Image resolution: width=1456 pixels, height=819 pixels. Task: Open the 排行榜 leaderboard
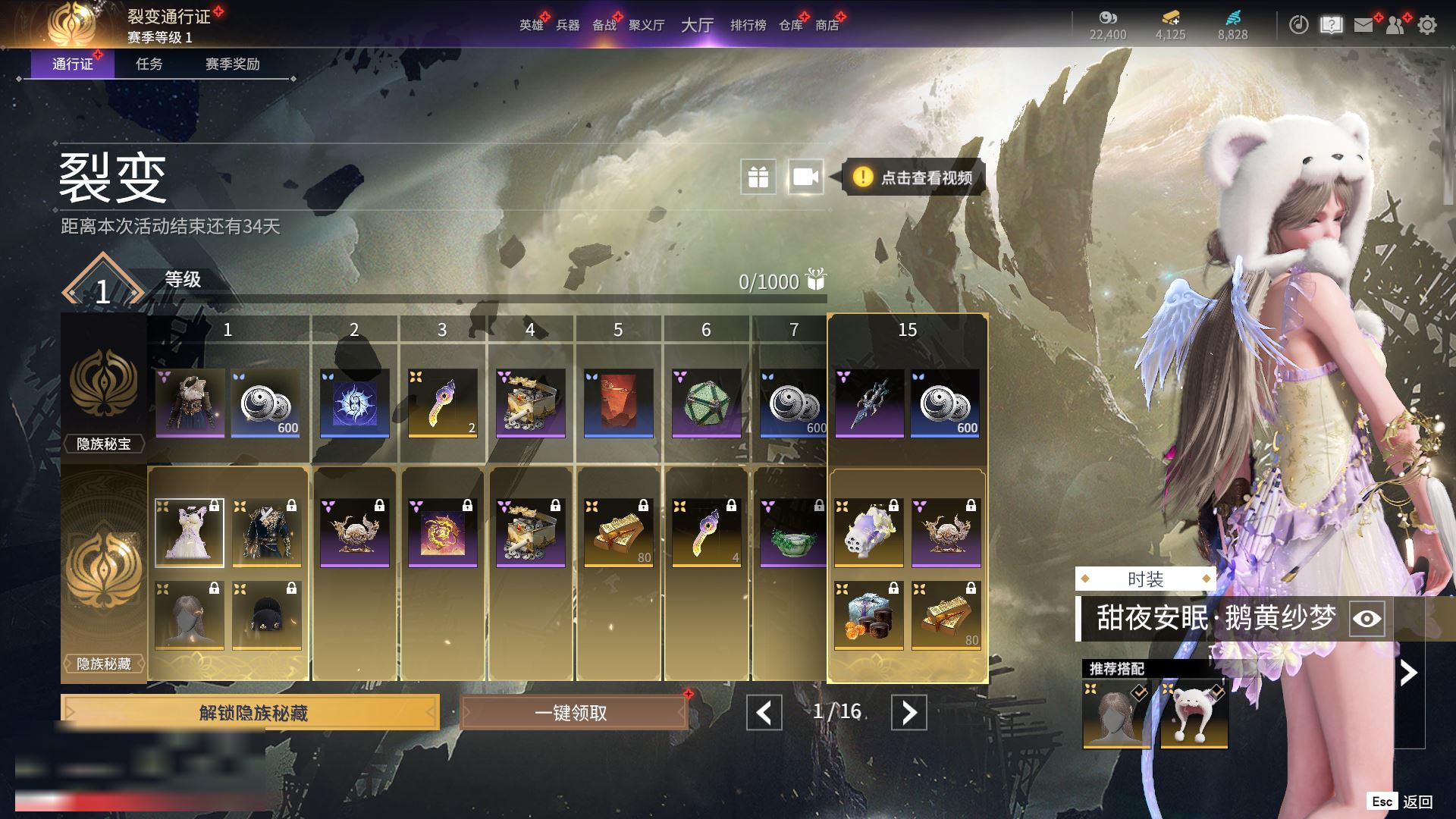(748, 25)
